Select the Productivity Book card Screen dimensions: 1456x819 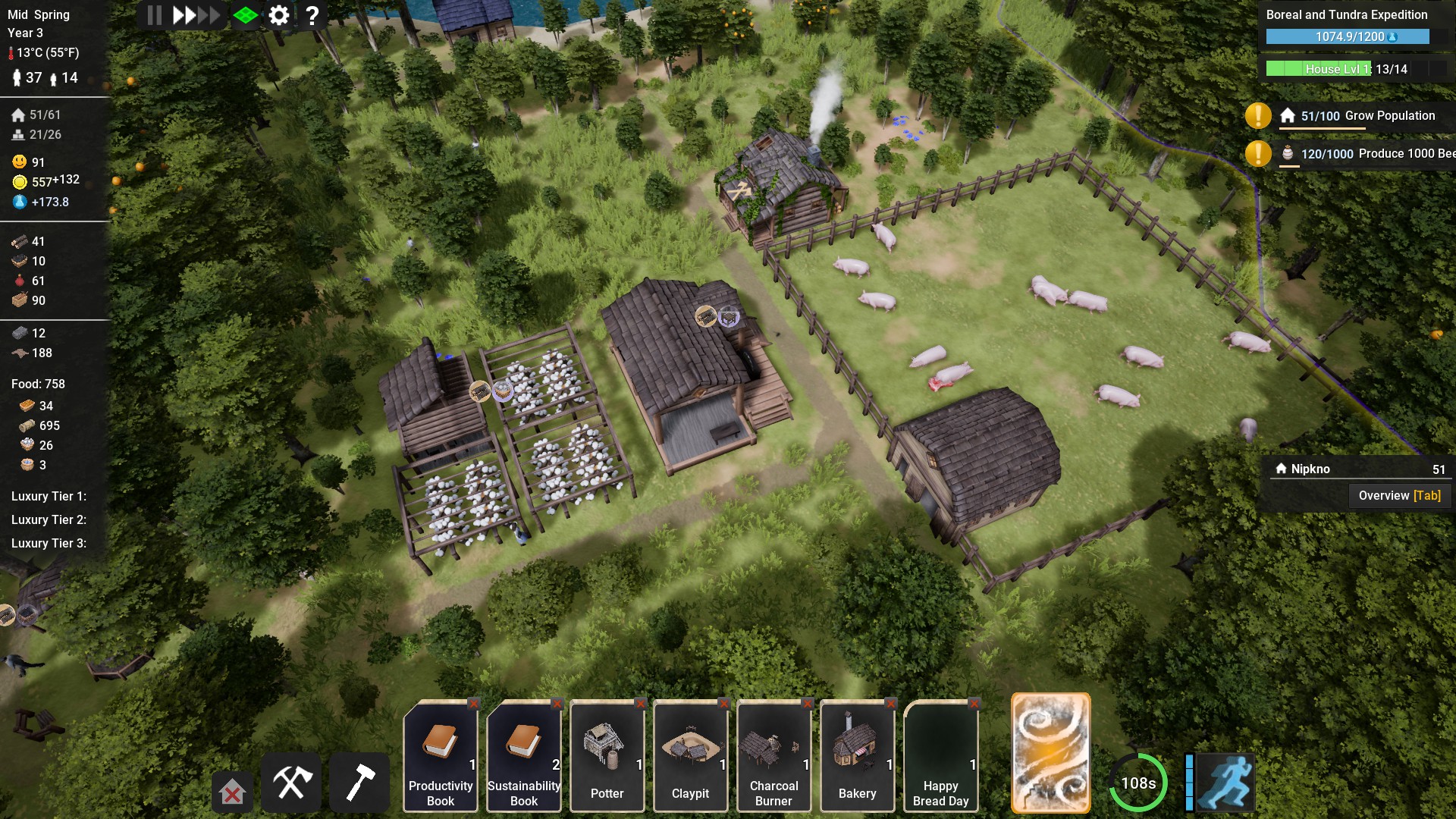[x=441, y=757]
